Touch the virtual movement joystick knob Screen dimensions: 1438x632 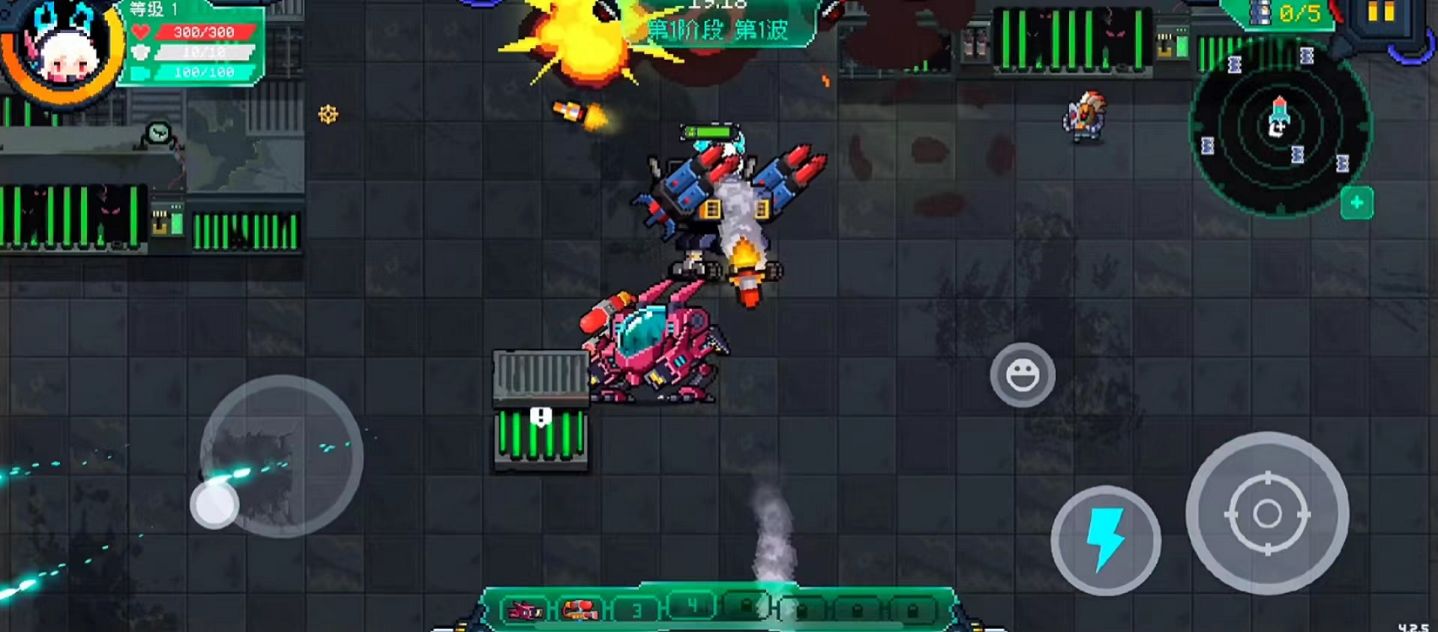coord(215,504)
